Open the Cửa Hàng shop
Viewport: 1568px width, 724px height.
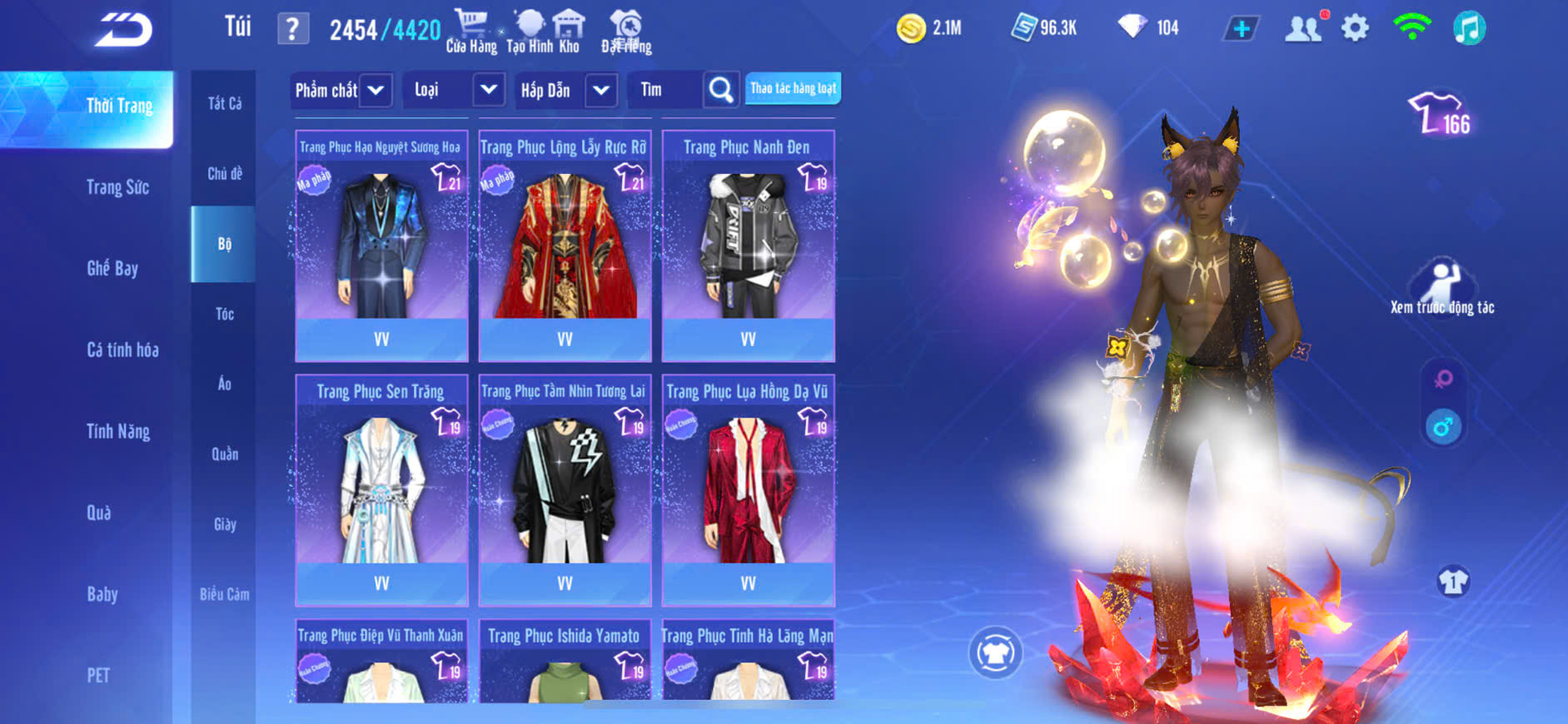click(x=471, y=32)
